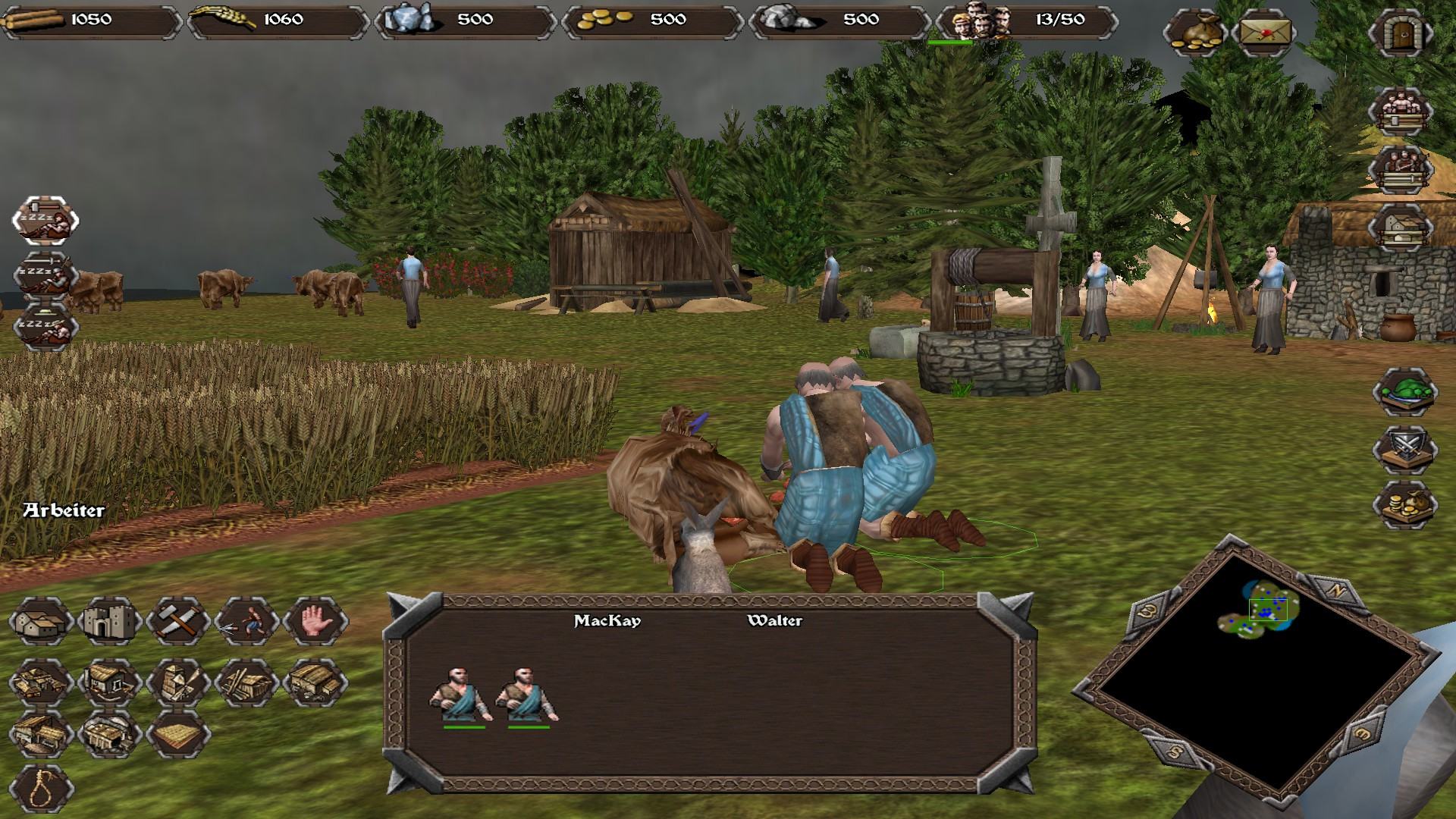Open the gold sack and coins button
Viewport: 1456px width, 819px height.
[1194, 34]
